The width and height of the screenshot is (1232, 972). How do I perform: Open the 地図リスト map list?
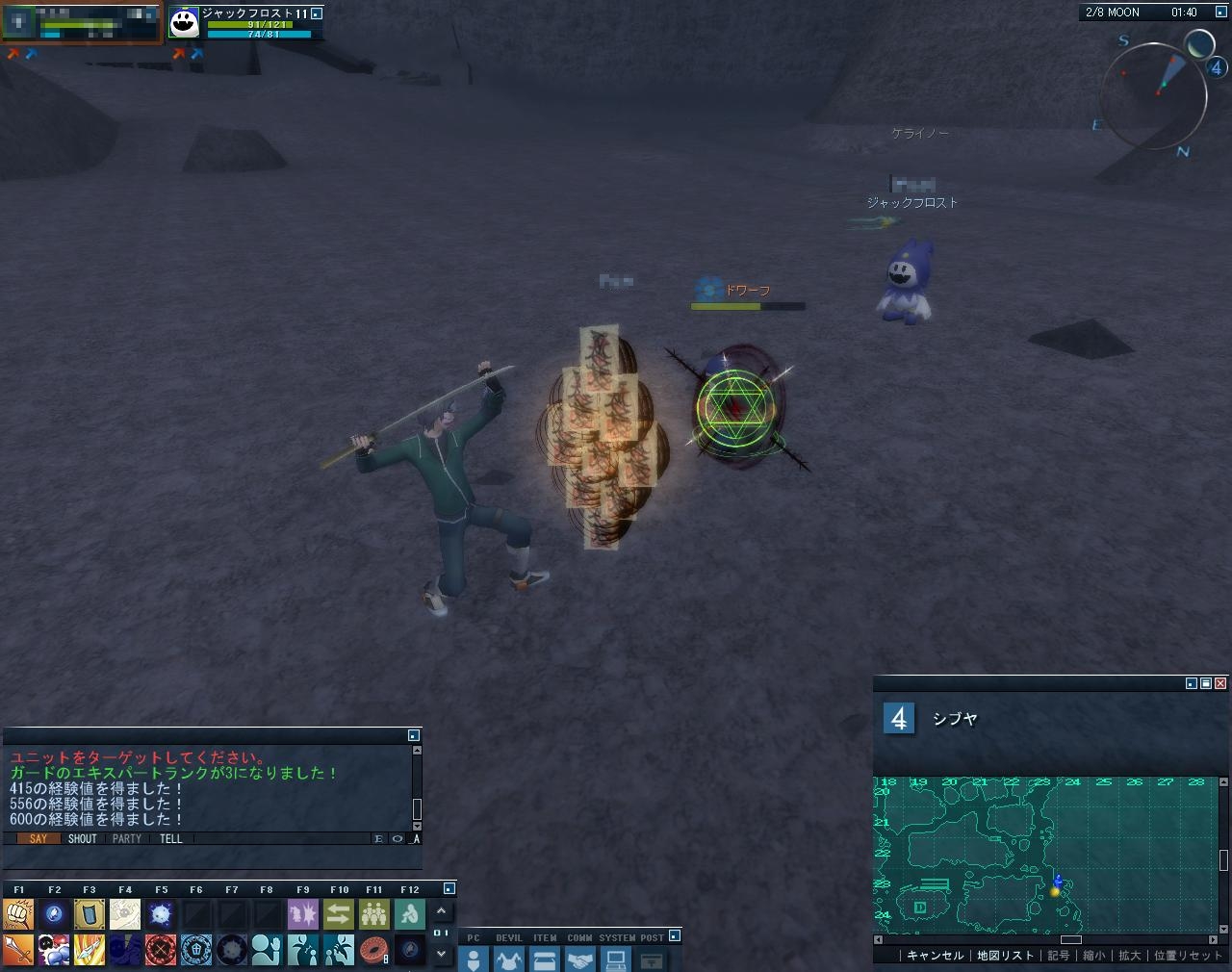coord(1005,956)
